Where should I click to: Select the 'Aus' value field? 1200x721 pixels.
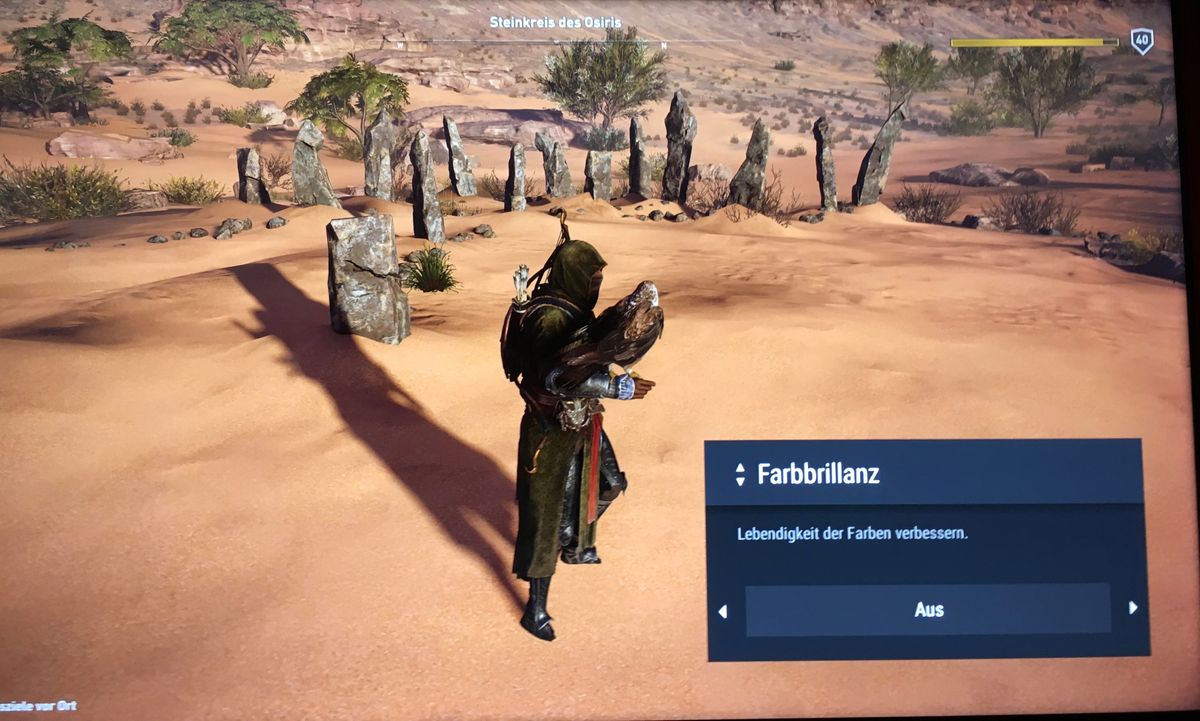(x=928, y=610)
